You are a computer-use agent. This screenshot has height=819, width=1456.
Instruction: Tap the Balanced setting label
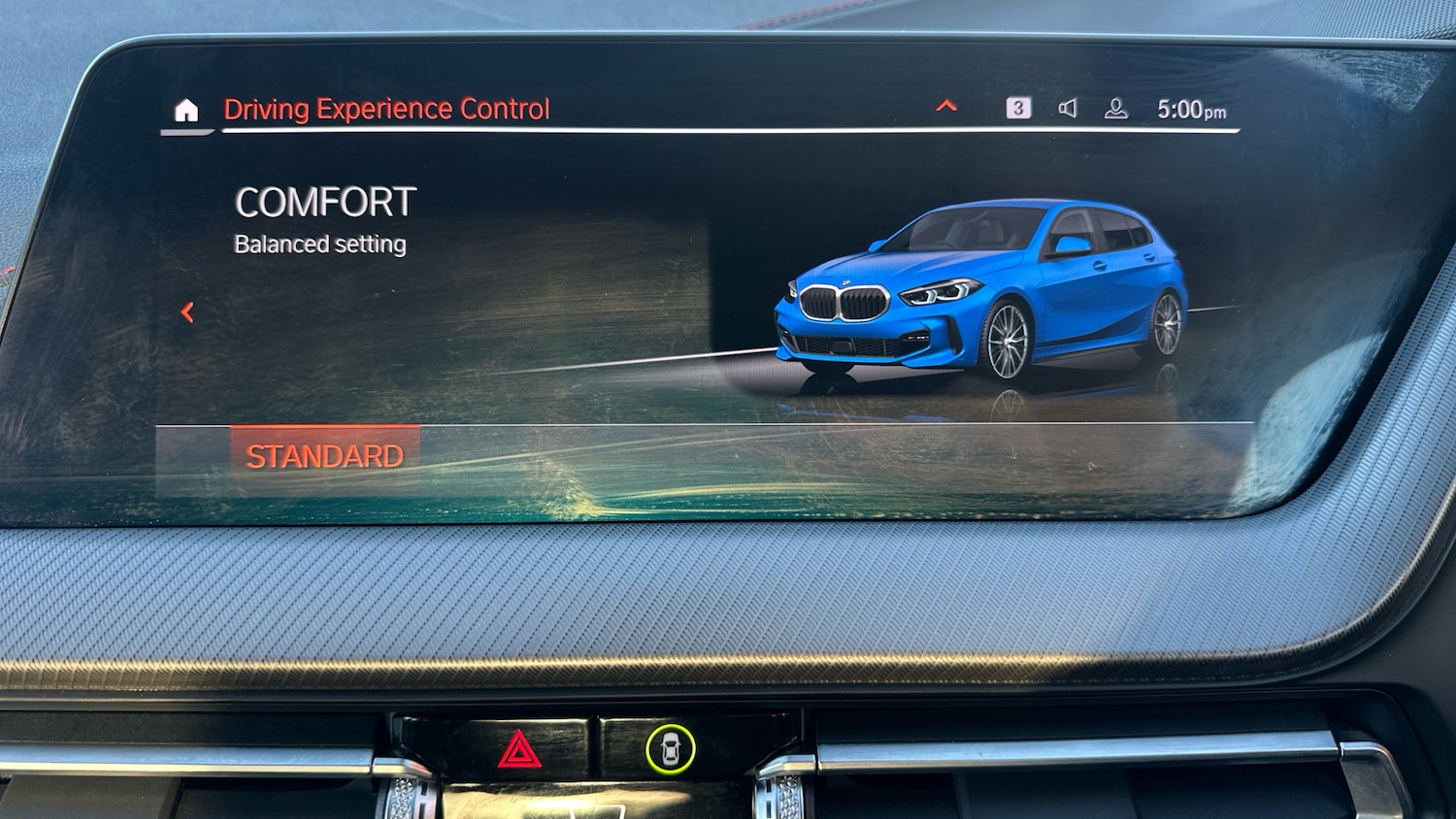pos(318,244)
